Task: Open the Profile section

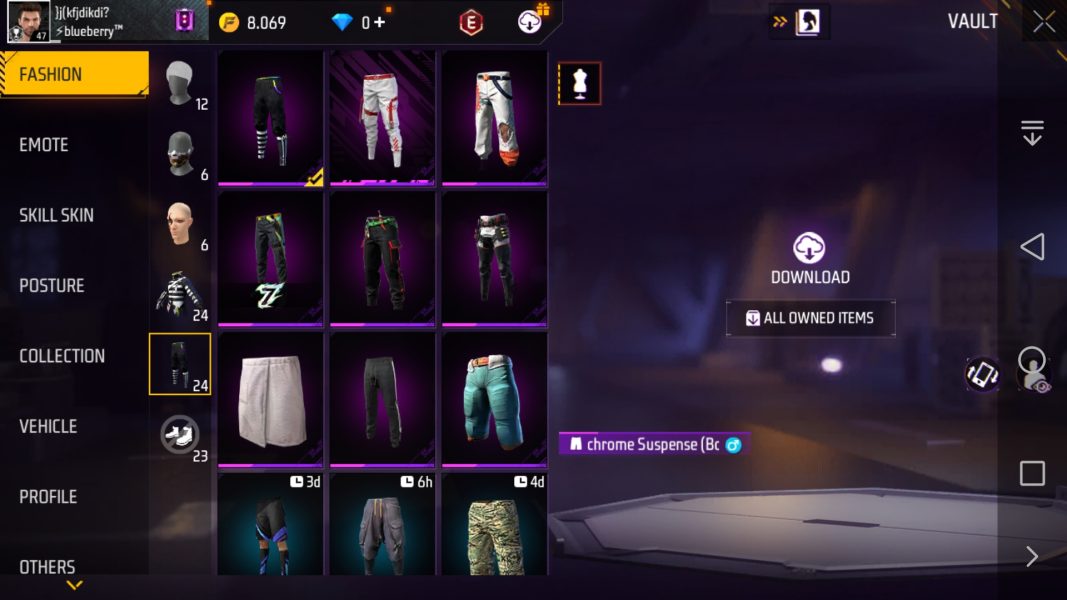Action: pyautogui.click(x=48, y=497)
